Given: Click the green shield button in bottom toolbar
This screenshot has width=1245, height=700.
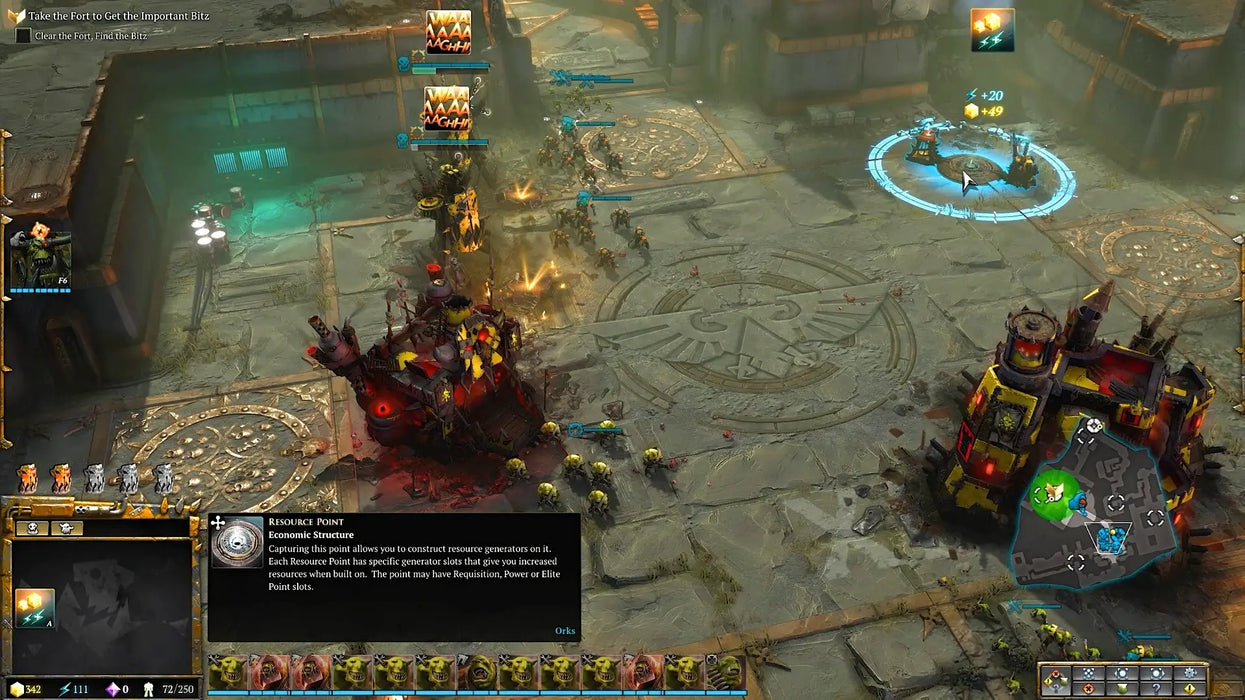Looking at the screenshot, I should pyautogui.click(x=1122, y=689).
